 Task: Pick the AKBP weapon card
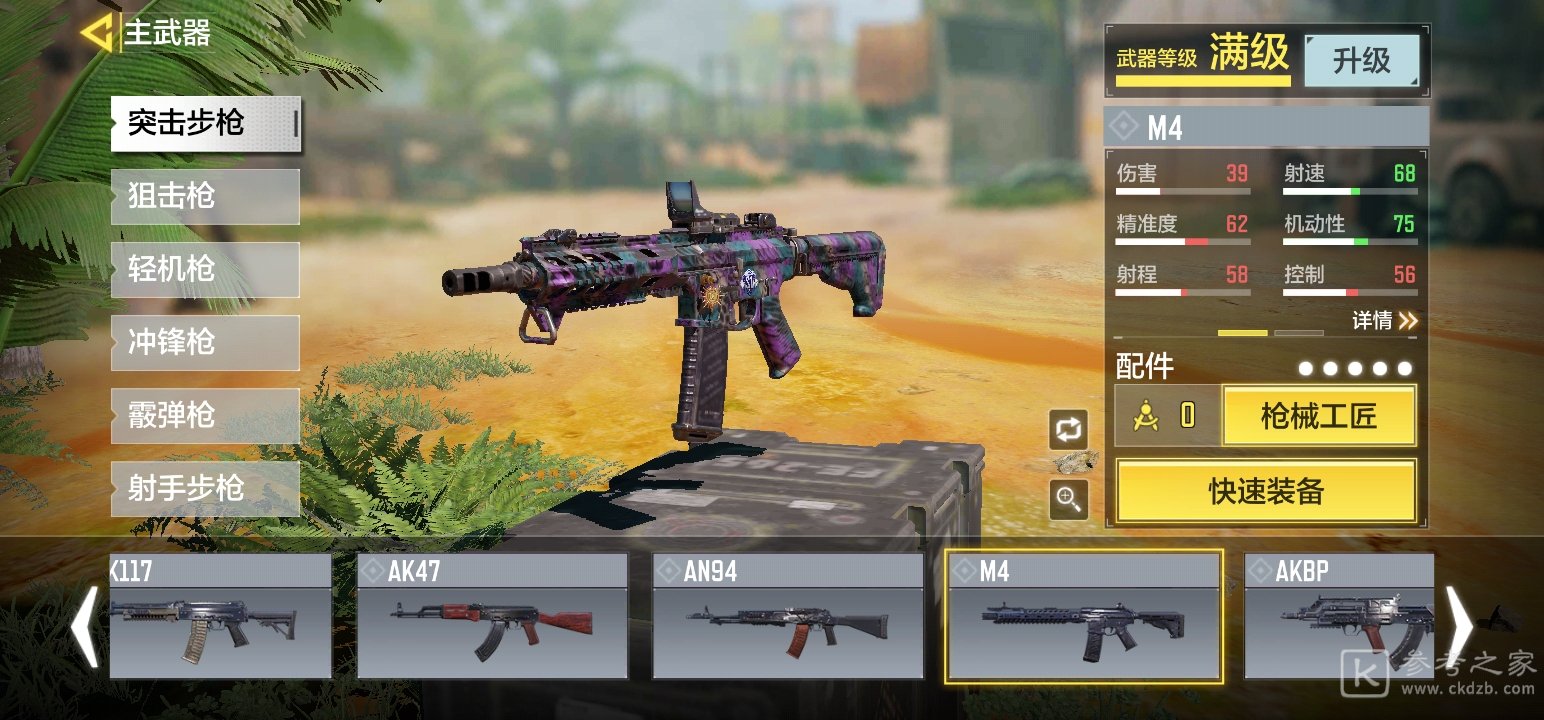(x=1338, y=616)
